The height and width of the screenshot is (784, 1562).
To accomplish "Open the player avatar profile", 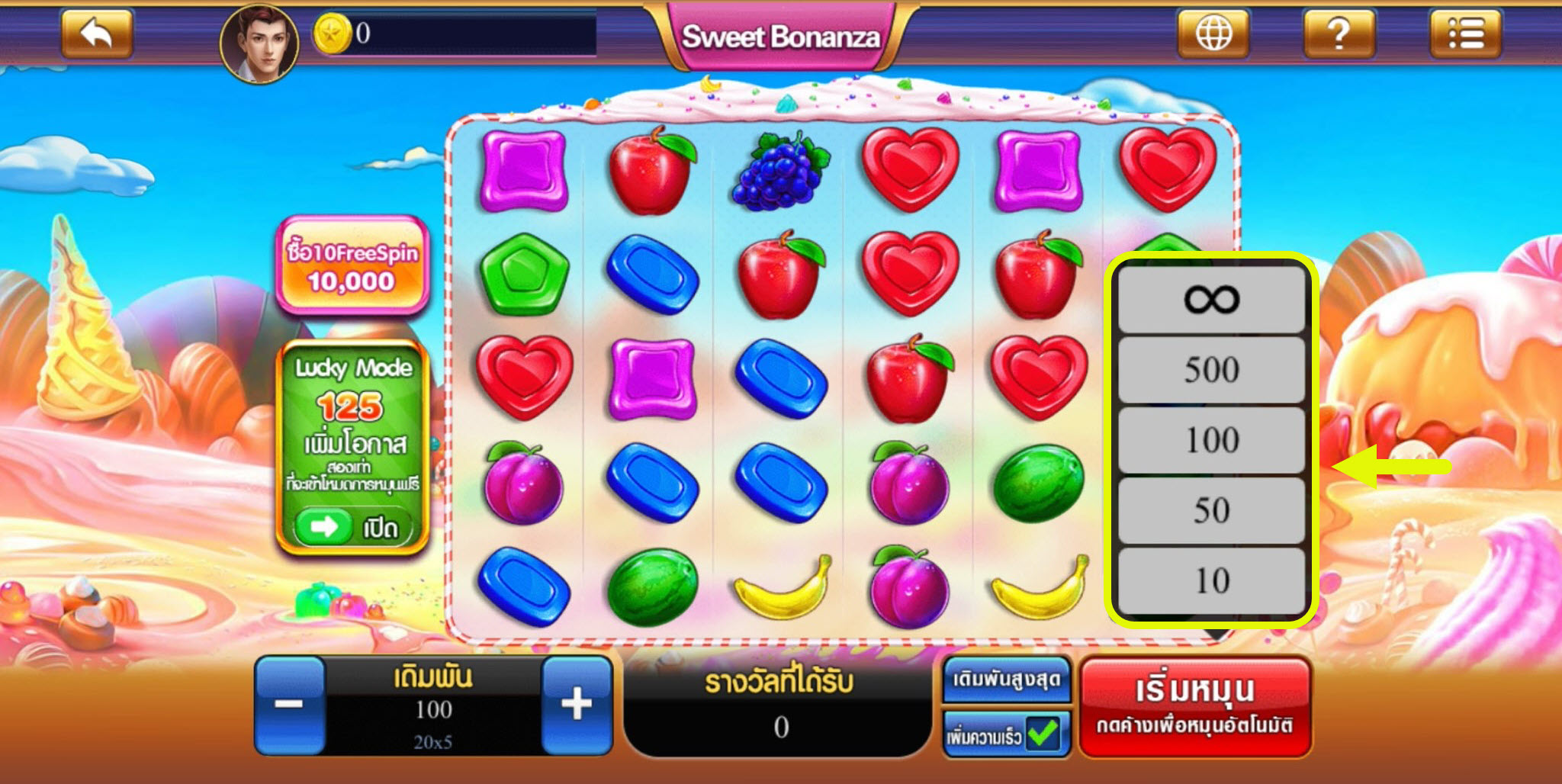I will tap(259, 43).
